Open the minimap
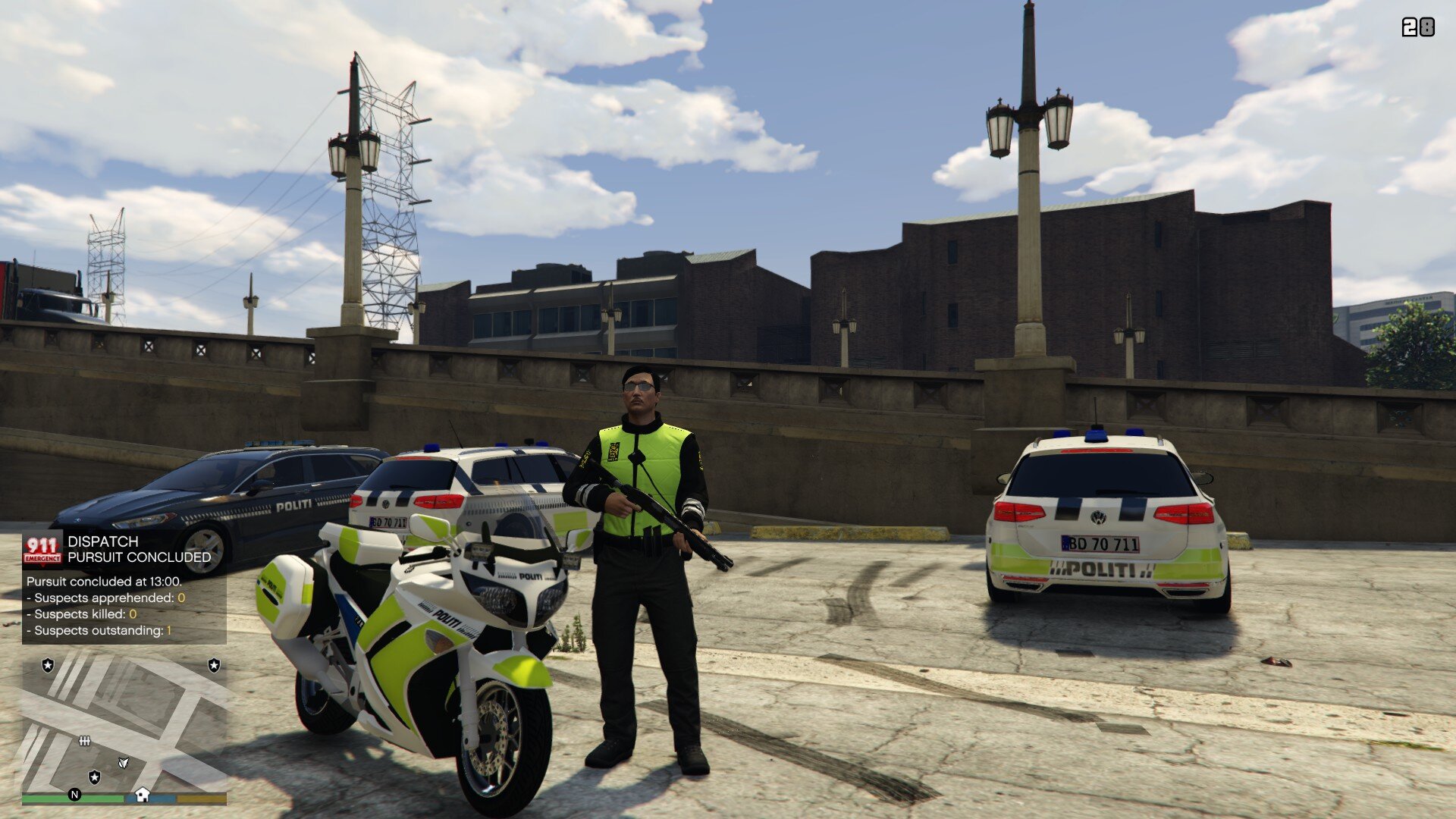The image size is (1456, 819). click(x=124, y=724)
